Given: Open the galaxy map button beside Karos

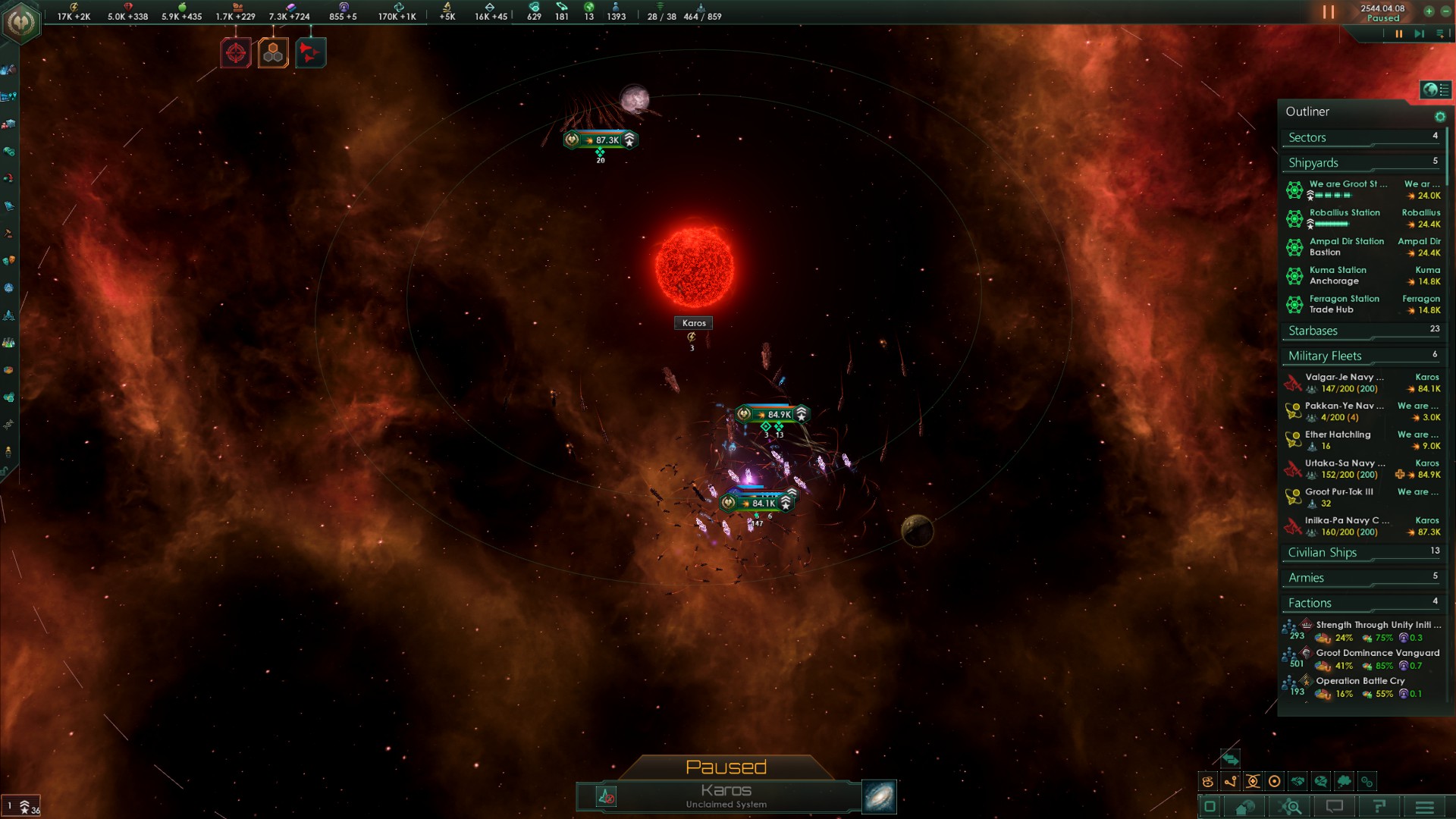Looking at the screenshot, I should [x=880, y=797].
